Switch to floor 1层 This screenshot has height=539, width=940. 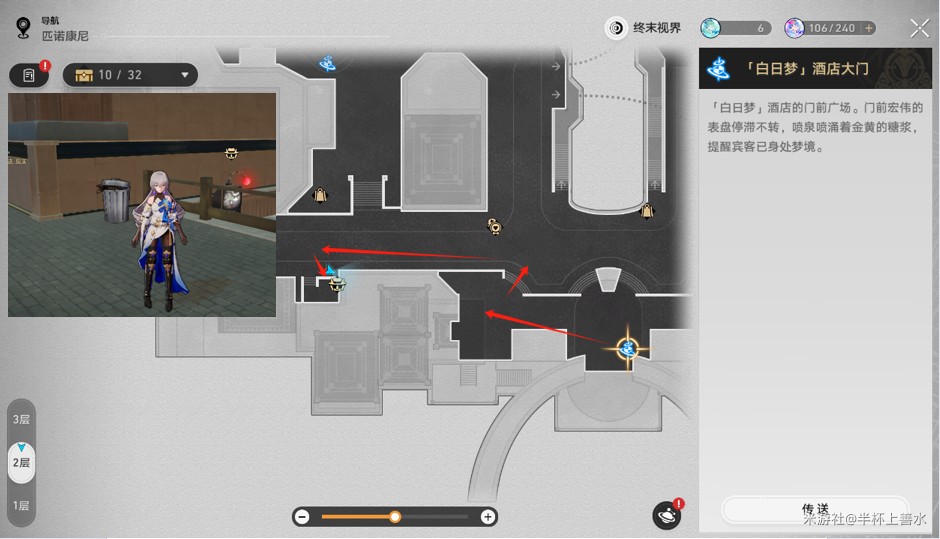coord(20,506)
